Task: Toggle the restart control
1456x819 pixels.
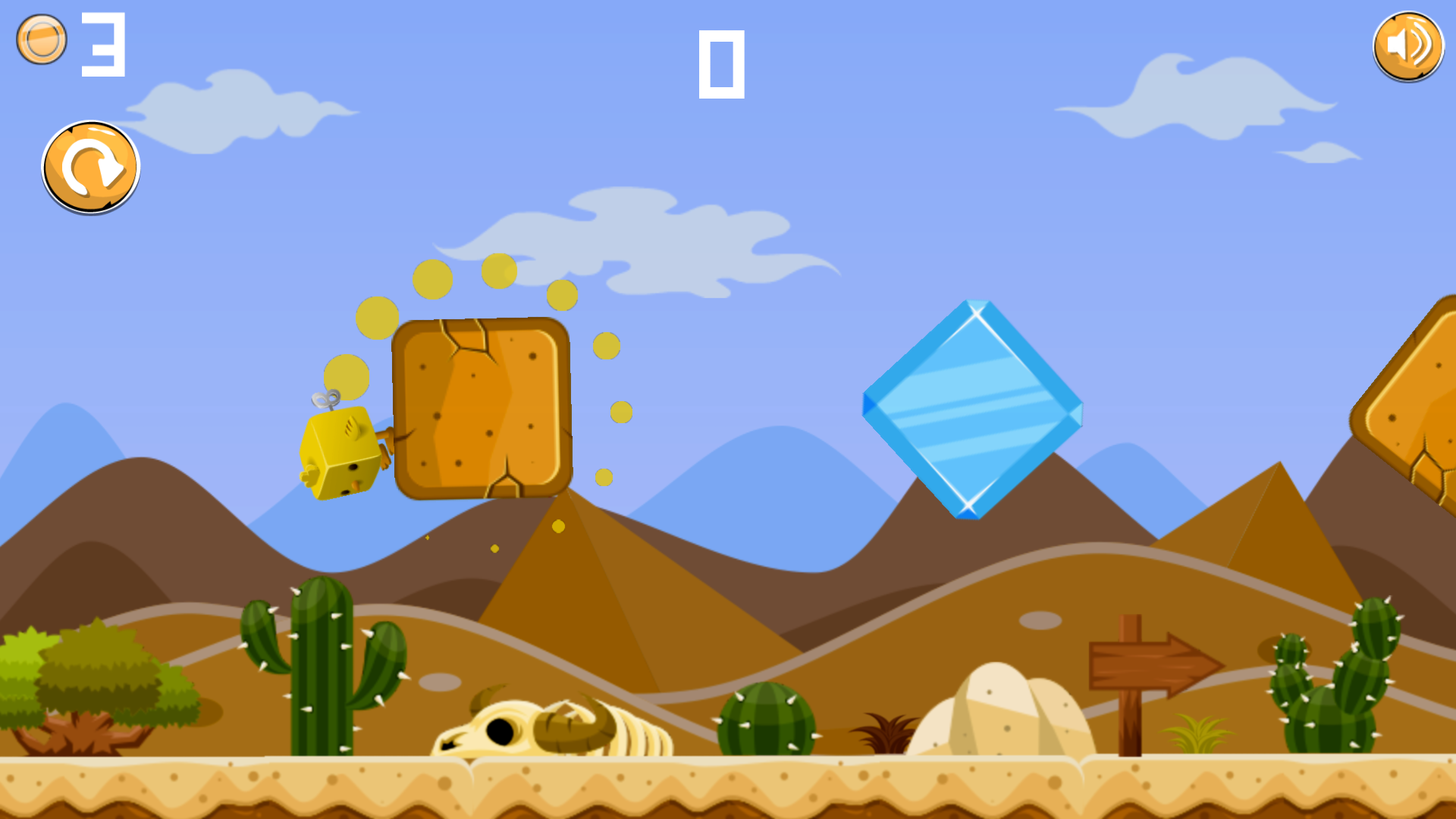Action: click(91, 166)
